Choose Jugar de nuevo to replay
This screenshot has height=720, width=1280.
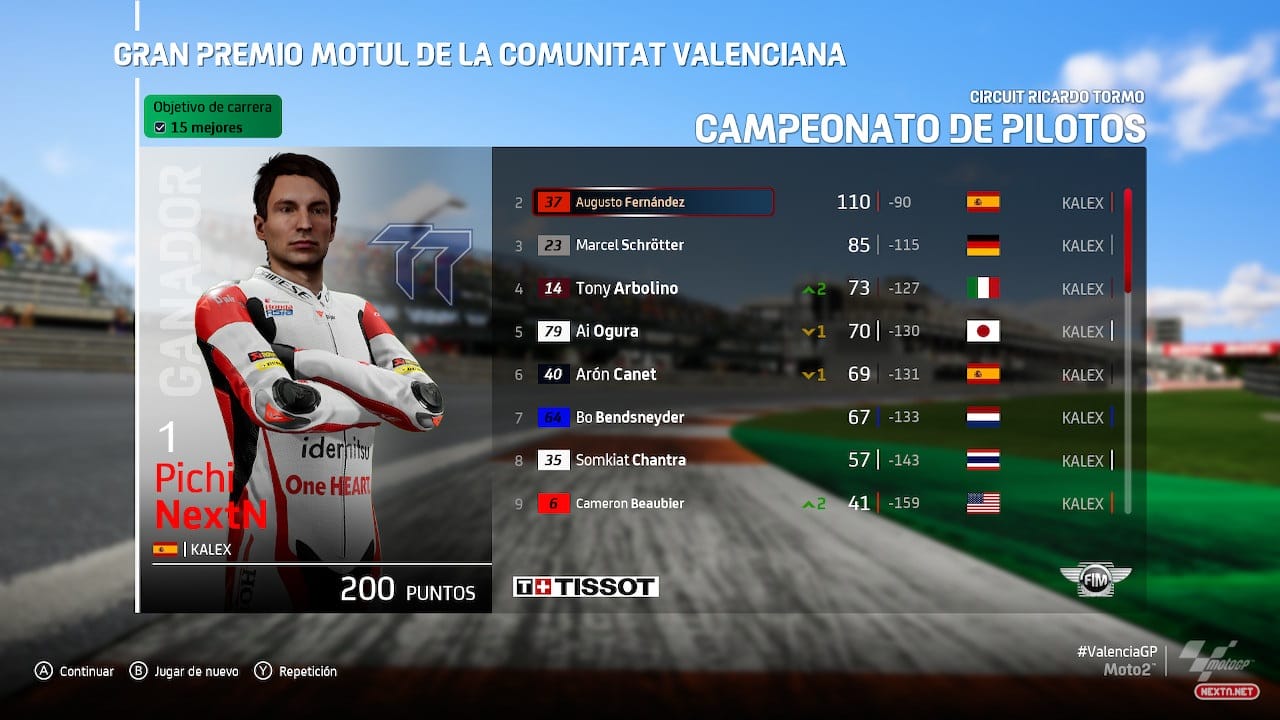tap(185, 671)
